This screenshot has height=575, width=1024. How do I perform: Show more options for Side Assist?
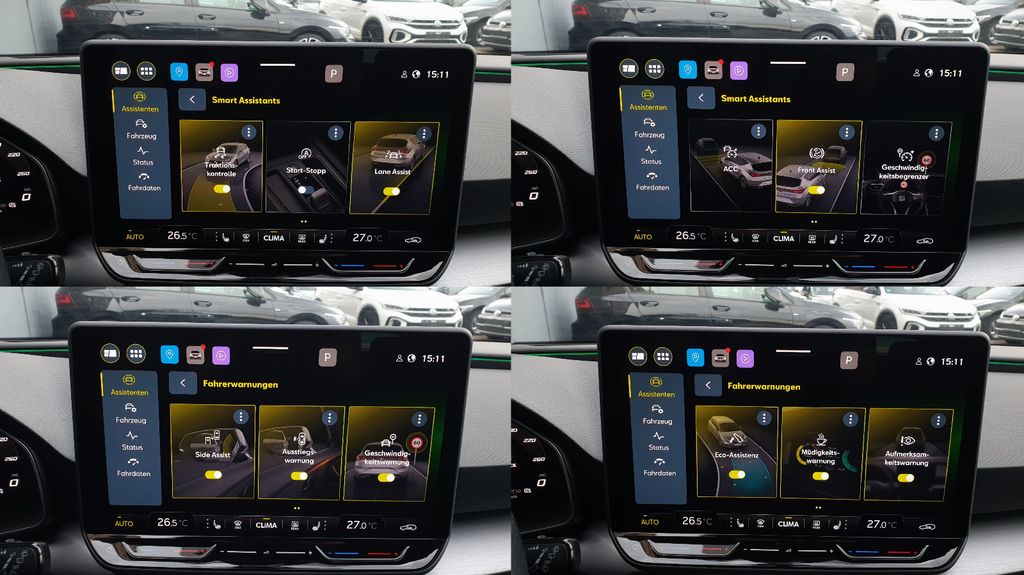point(240,416)
